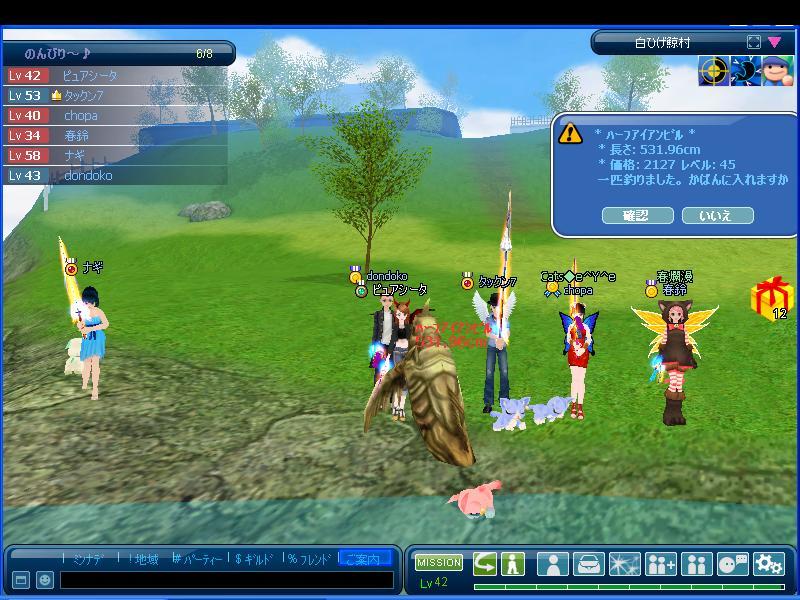Click the chat text input box
800x600 pixels.
[226, 579]
